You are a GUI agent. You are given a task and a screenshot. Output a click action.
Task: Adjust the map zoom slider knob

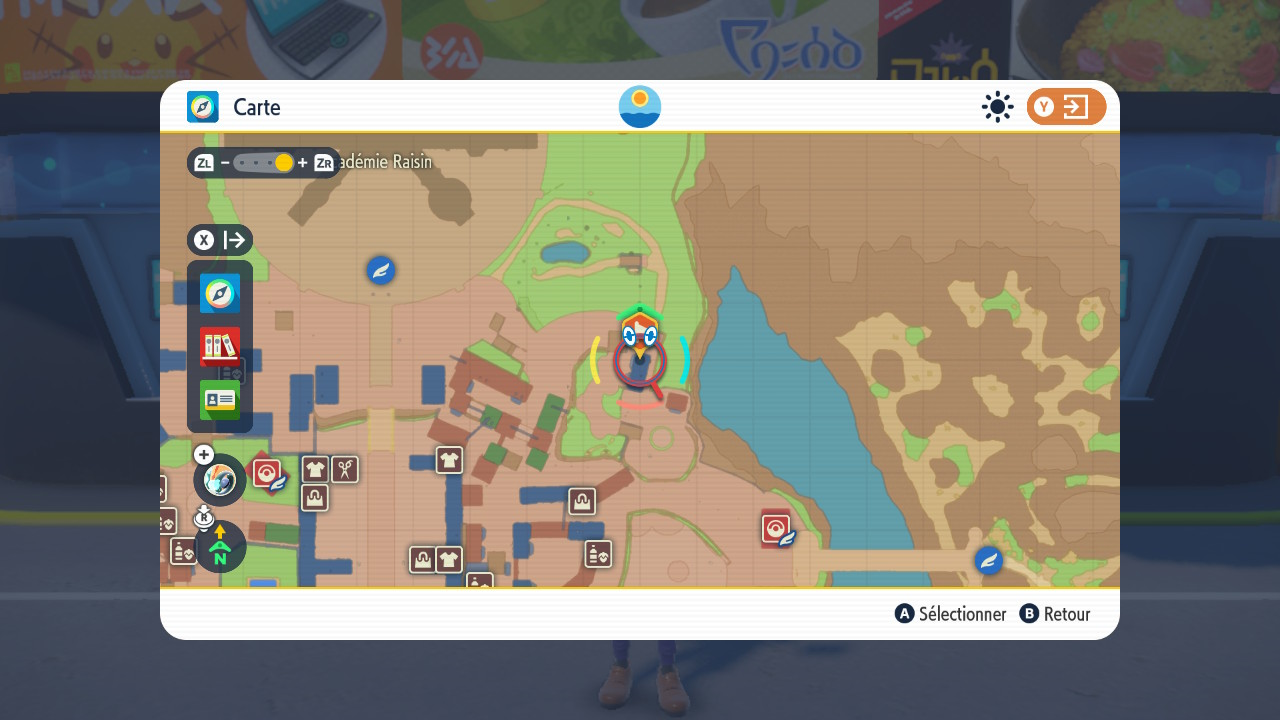pos(284,163)
